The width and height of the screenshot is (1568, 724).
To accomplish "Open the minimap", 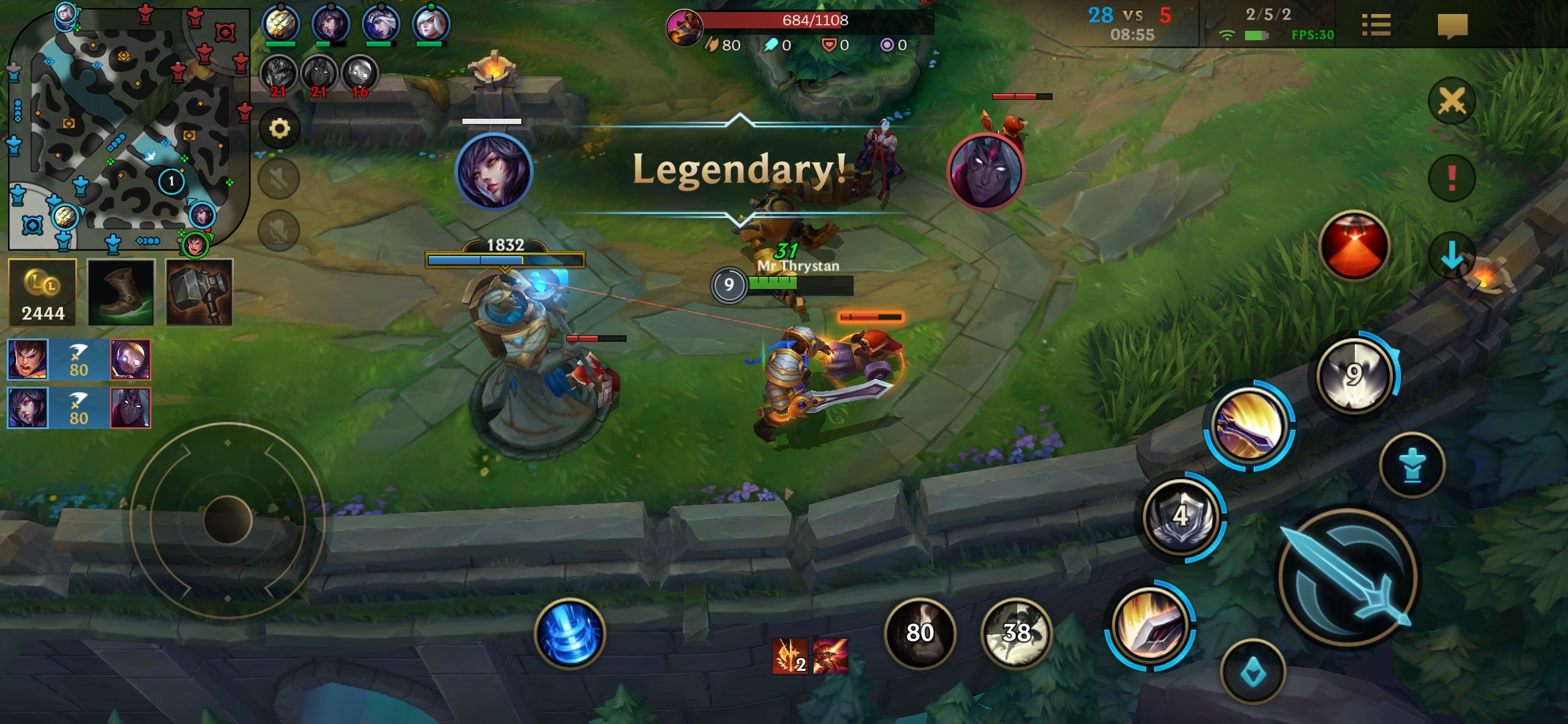I will [127, 127].
